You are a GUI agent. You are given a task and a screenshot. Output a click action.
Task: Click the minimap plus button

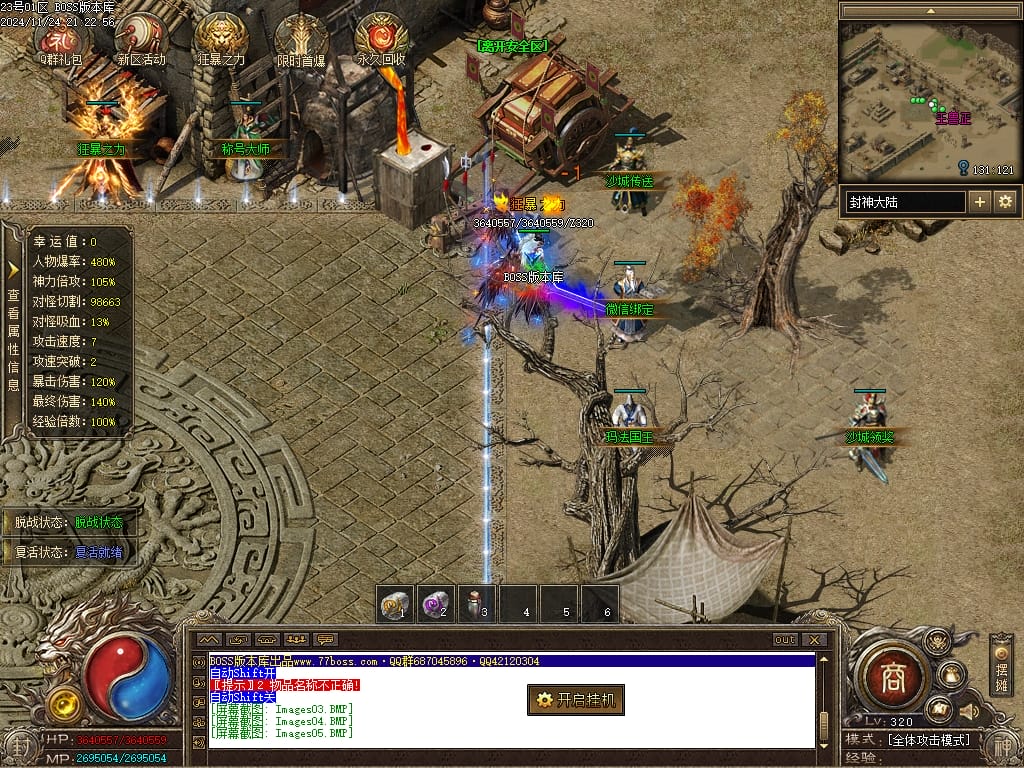point(980,202)
